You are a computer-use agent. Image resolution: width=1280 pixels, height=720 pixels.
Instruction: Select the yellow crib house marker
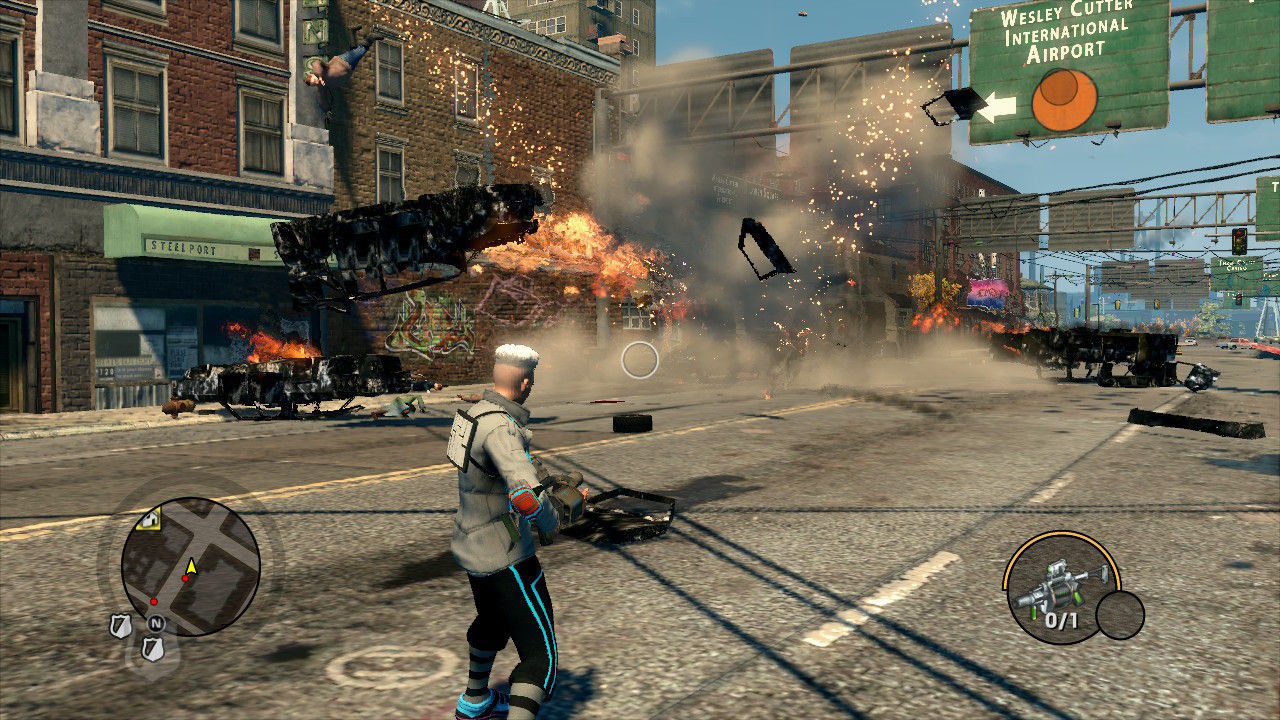coord(149,518)
